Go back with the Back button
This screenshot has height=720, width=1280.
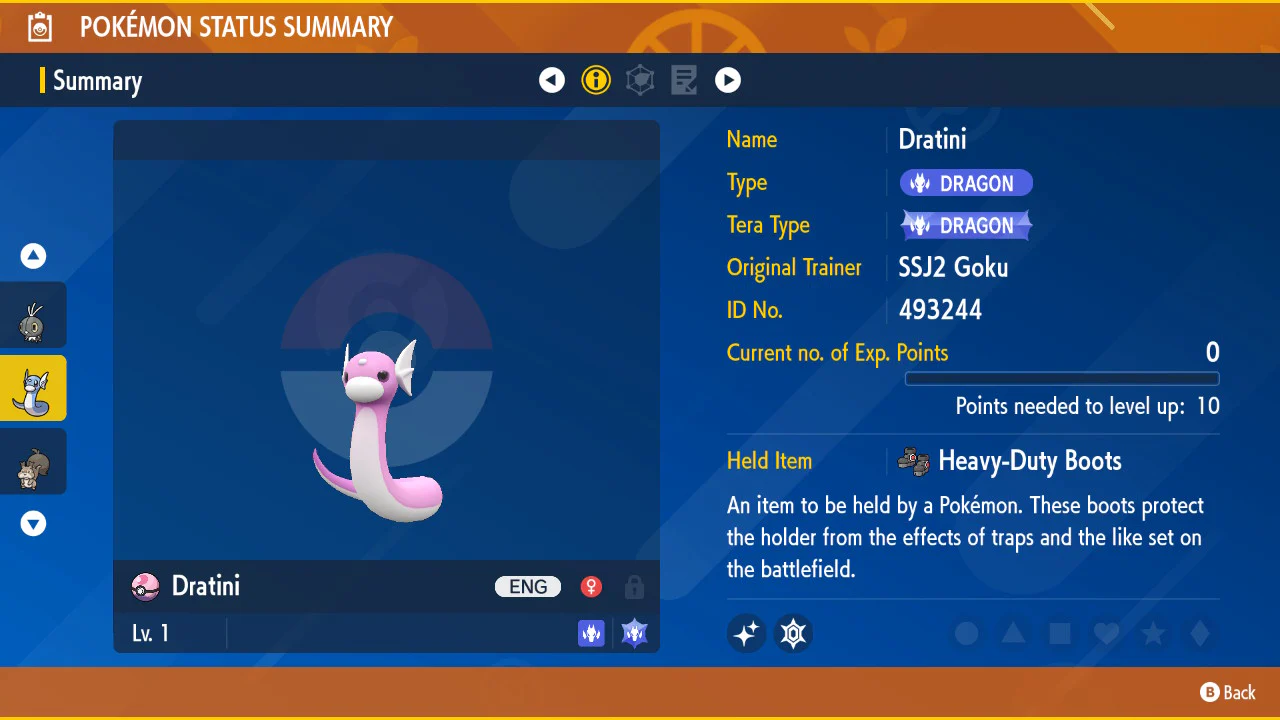click(x=1228, y=692)
